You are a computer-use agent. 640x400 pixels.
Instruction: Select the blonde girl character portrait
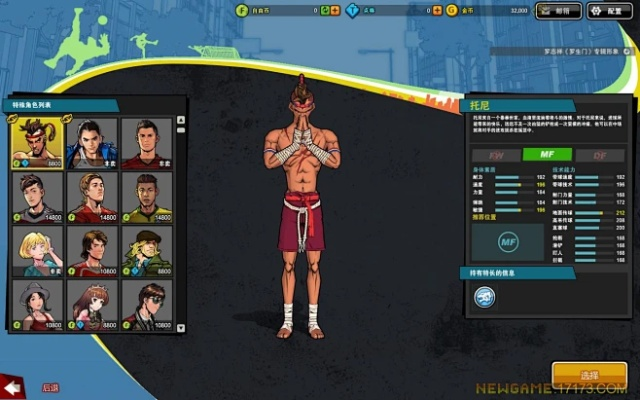click(37, 251)
